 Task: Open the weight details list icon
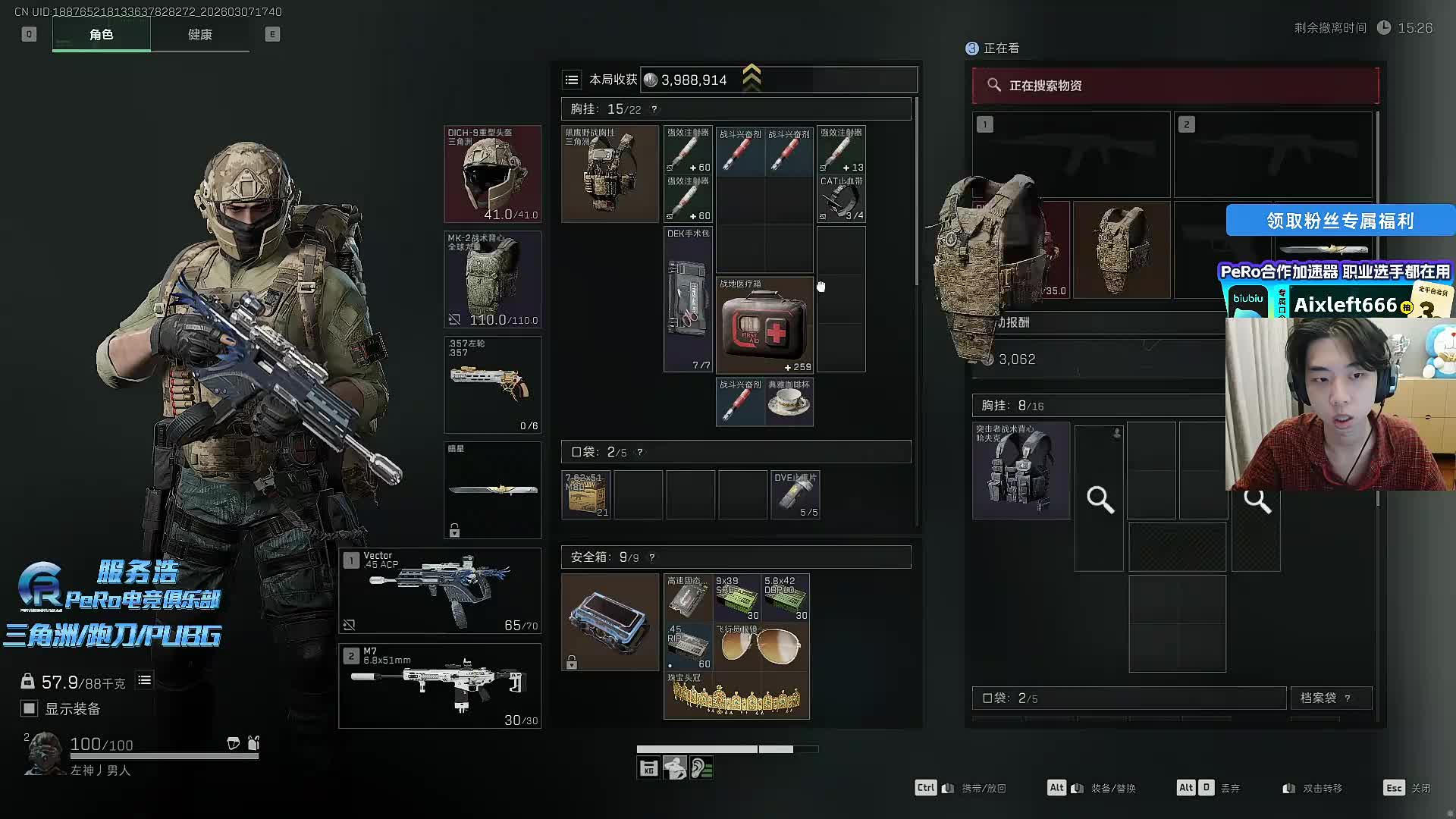[144, 681]
